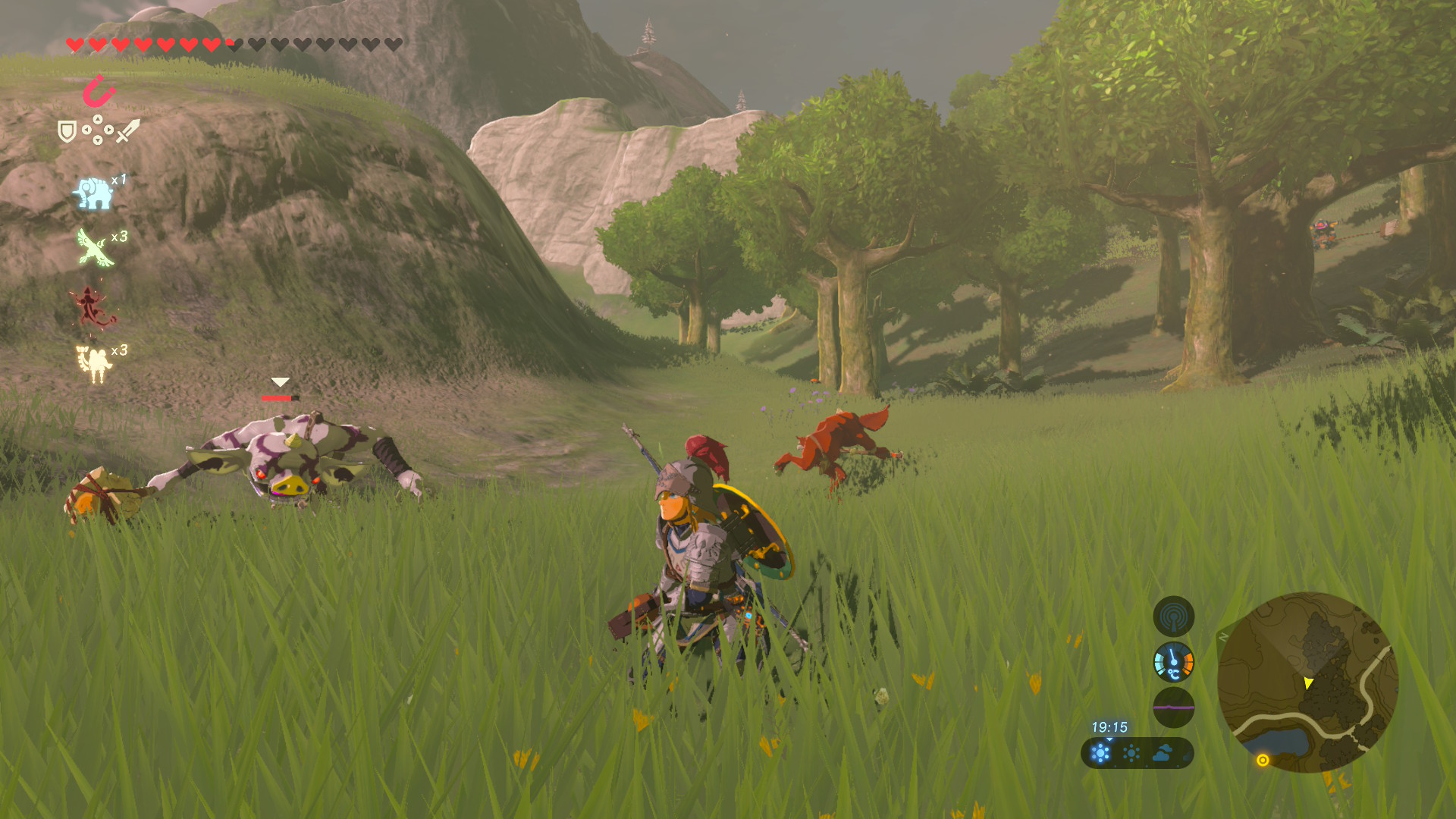Screen dimensions: 1456x819
Task: Activate Urbosa's Fury camel icon
Action: tap(94, 363)
